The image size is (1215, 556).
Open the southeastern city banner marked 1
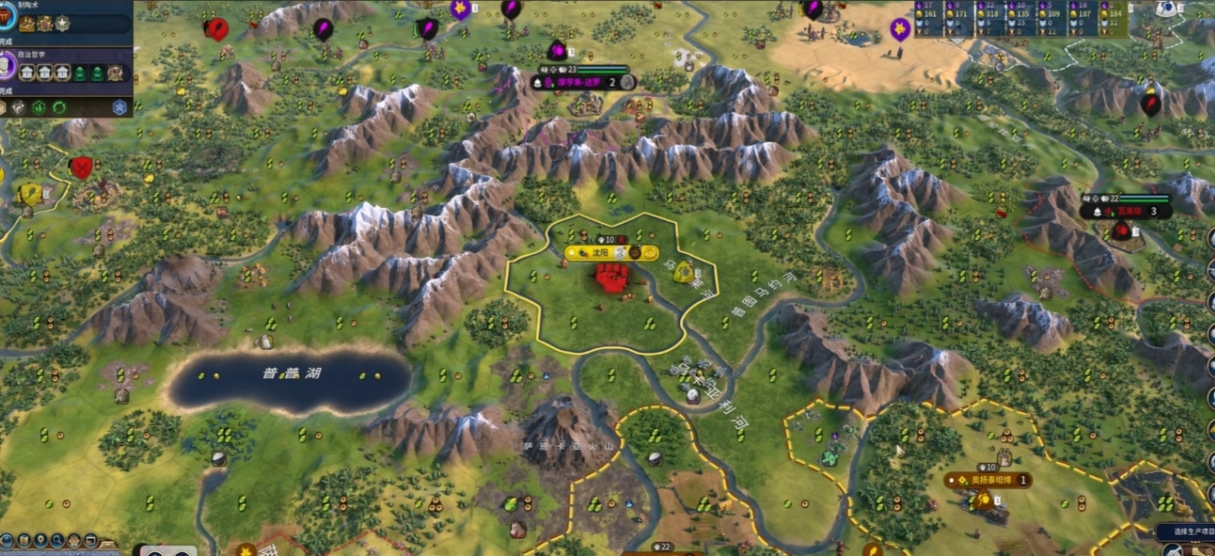pos(989,480)
